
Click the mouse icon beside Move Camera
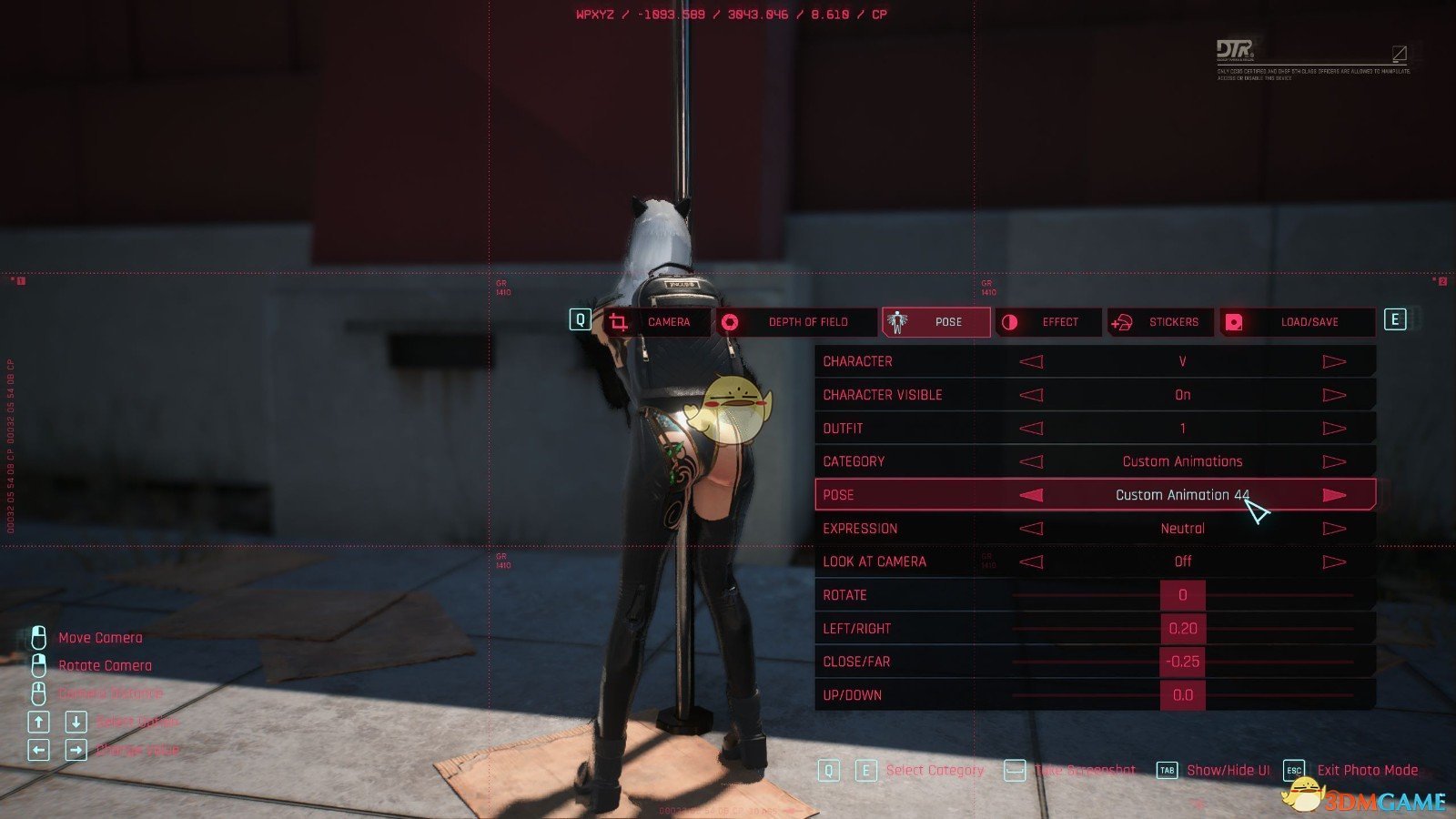click(x=38, y=637)
